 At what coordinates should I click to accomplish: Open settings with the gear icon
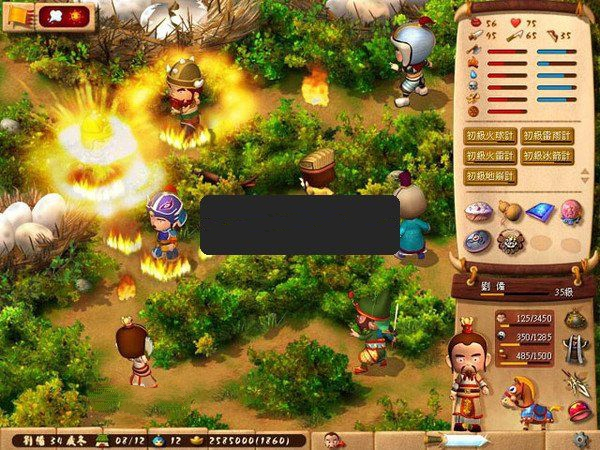[x=580, y=440]
